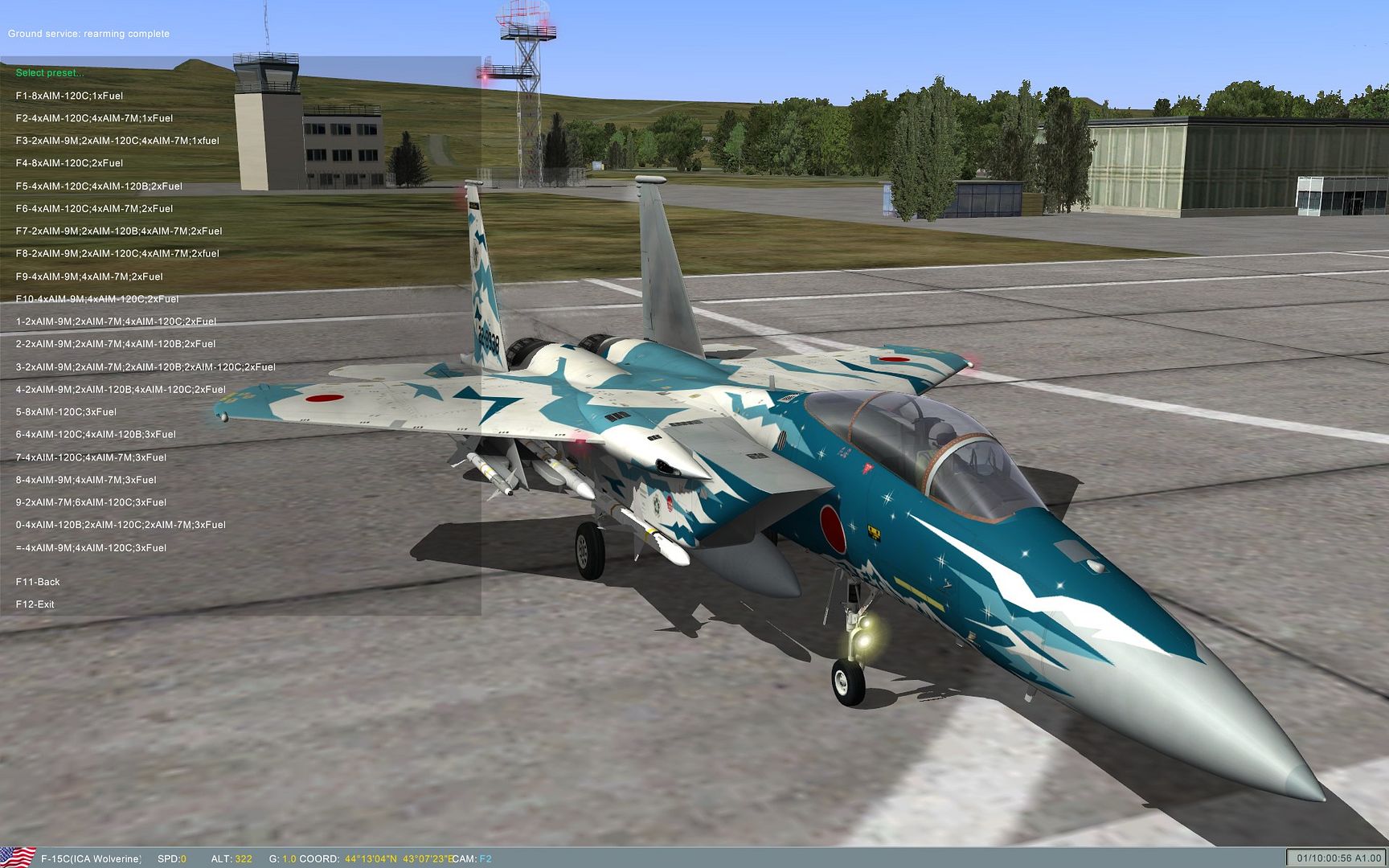Expand the F11-Back menu option
Viewport: 1389px width, 868px height.
(x=39, y=581)
